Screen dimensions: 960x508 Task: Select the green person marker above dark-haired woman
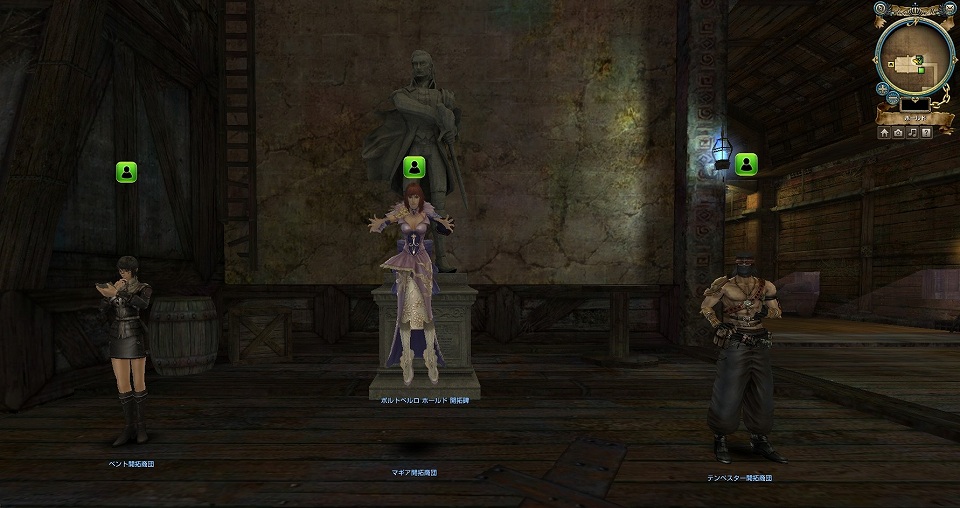[126, 172]
